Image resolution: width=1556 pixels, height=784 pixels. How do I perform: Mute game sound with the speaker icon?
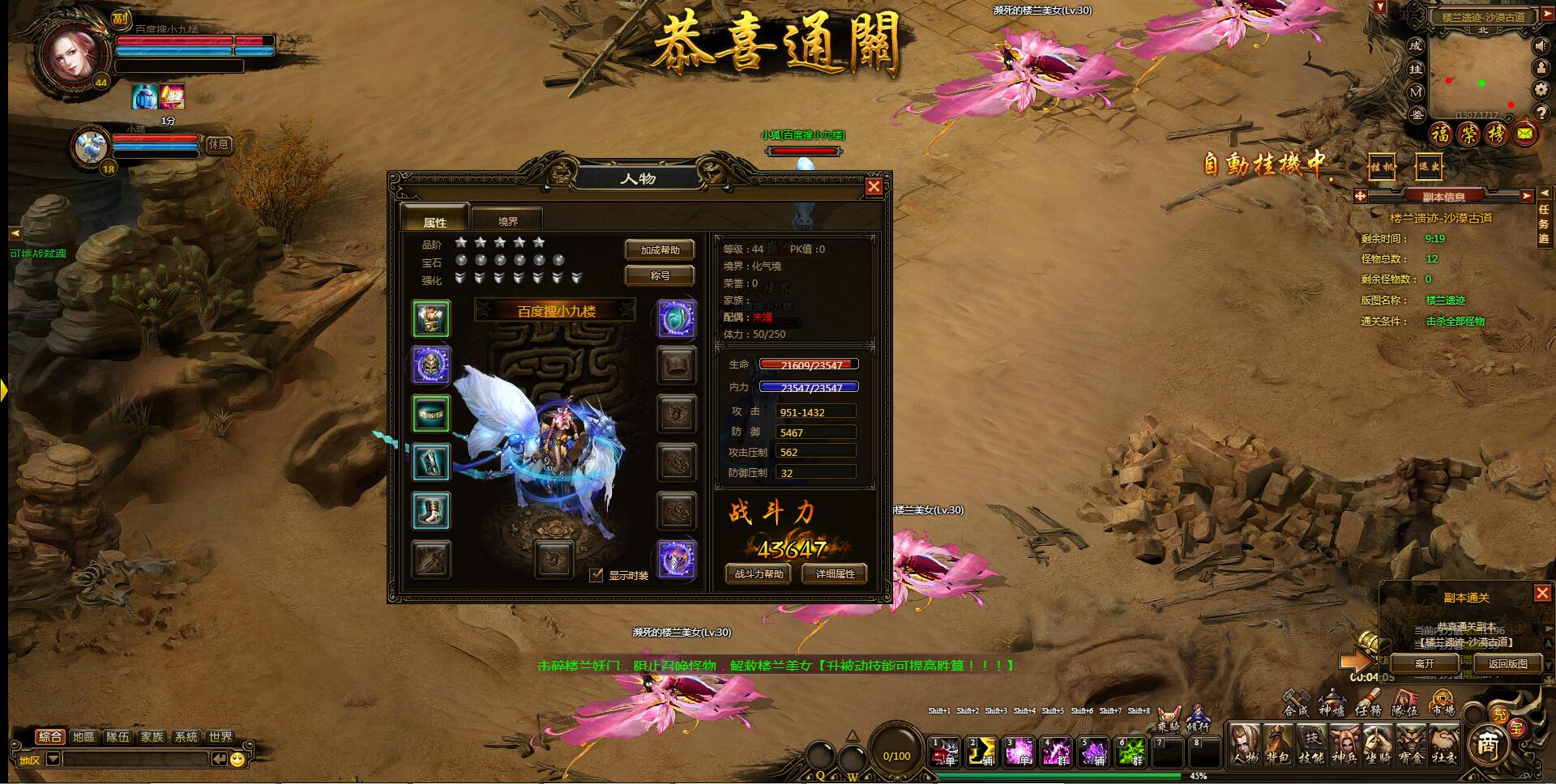[1541, 46]
